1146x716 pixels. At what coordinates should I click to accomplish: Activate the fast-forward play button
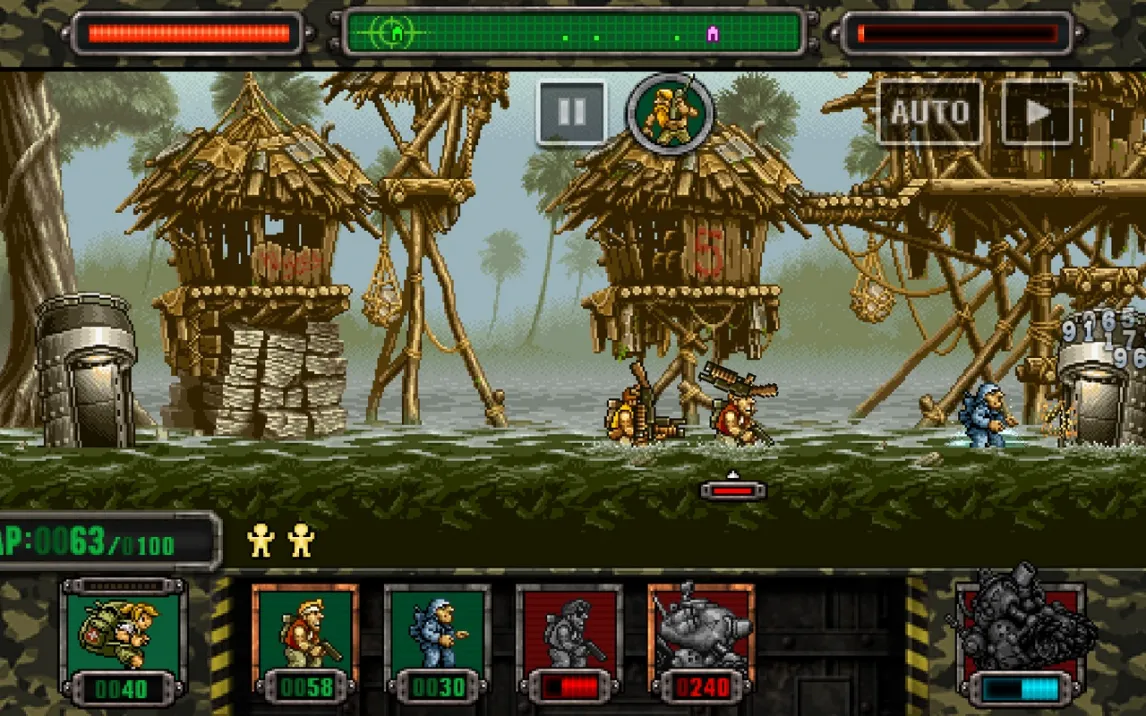tap(1037, 112)
